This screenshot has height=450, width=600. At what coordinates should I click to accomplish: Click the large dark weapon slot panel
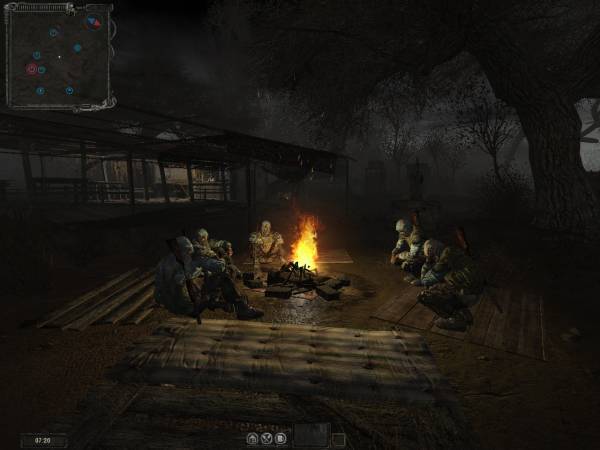point(311,435)
